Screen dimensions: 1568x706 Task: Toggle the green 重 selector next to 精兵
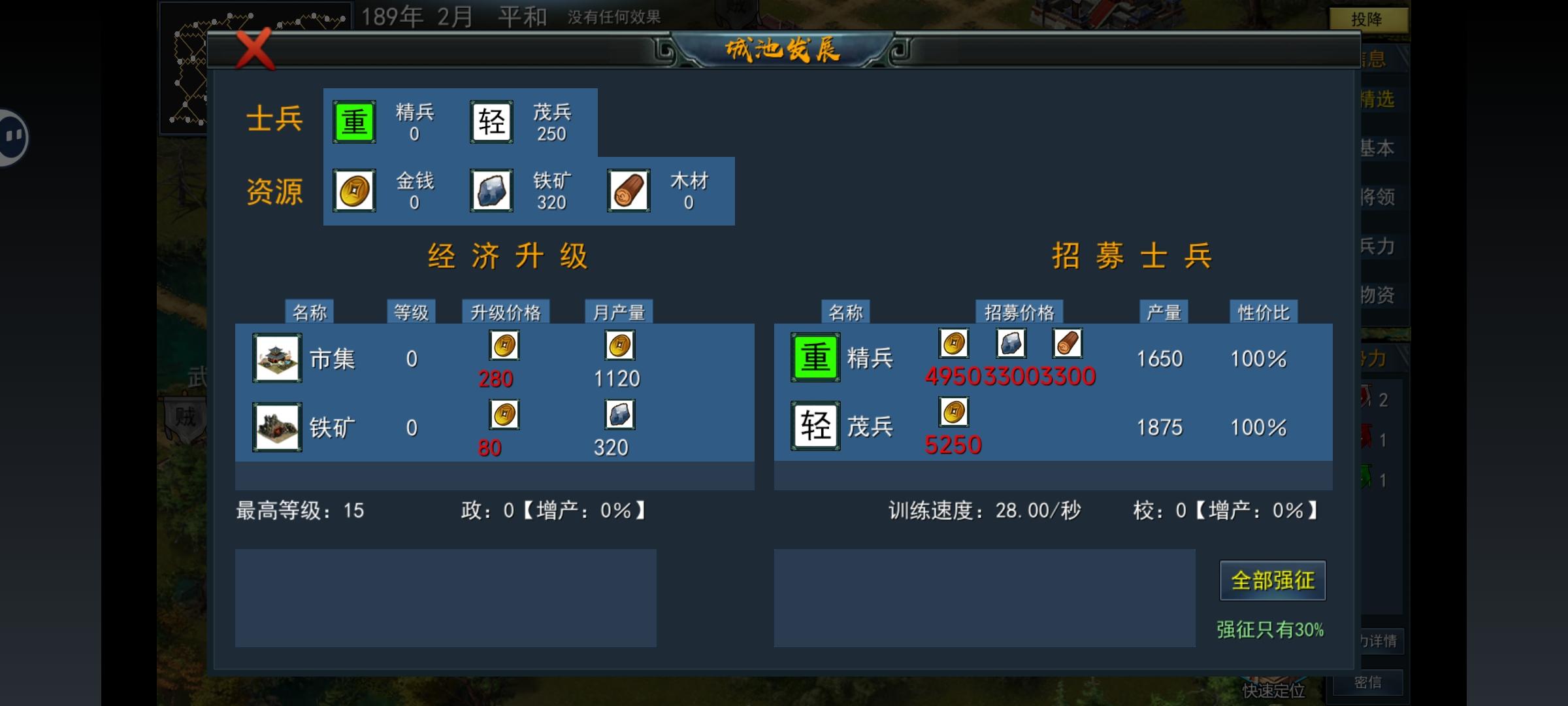click(353, 121)
